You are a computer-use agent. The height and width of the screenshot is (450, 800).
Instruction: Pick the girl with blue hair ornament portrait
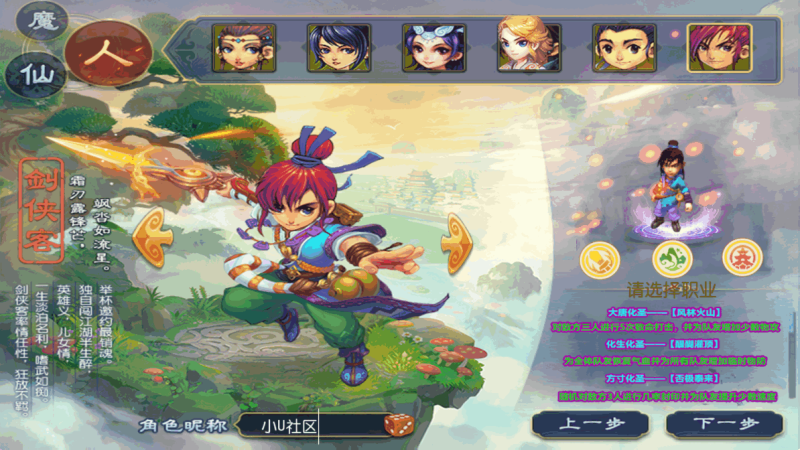(433, 48)
